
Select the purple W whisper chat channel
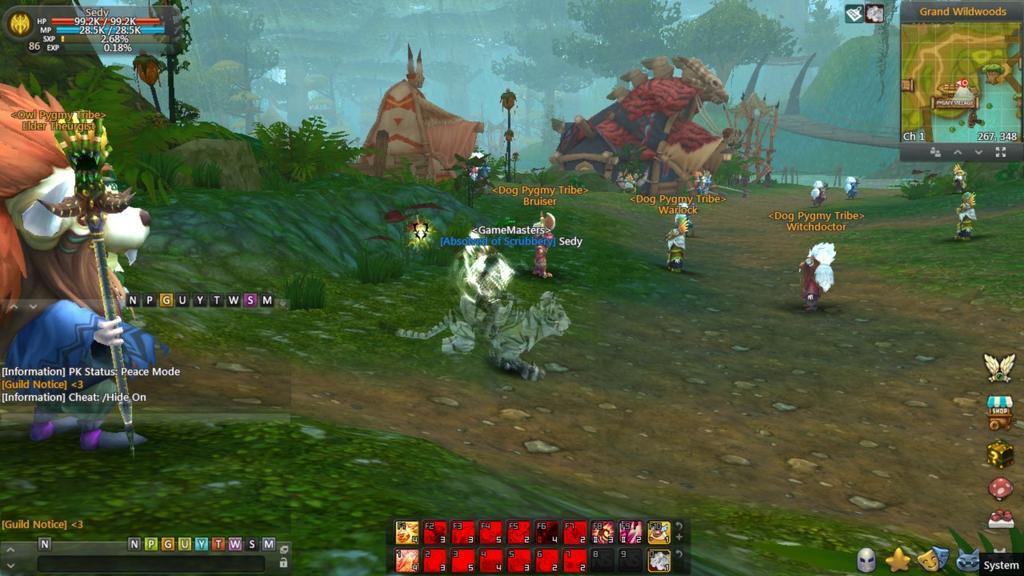(x=234, y=544)
